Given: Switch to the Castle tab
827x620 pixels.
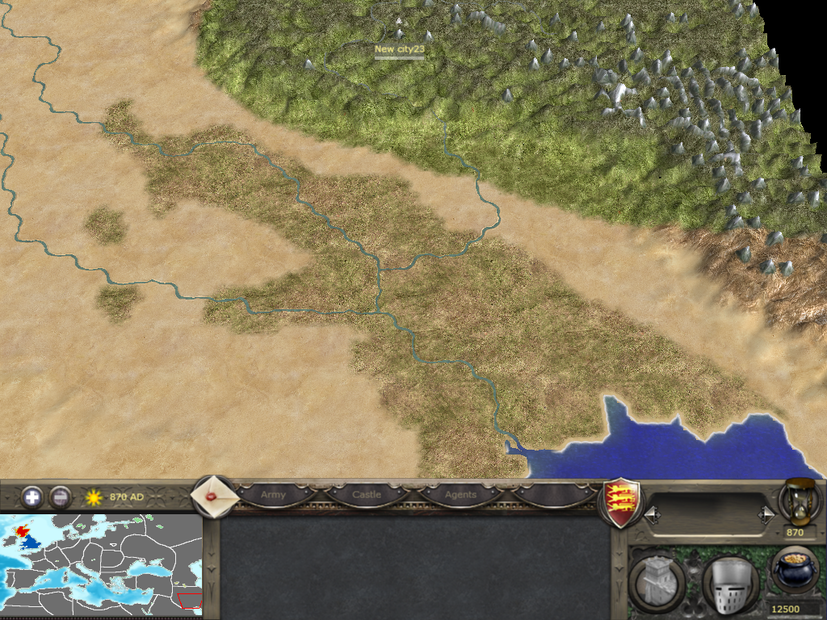Looking at the screenshot, I should [x=366, y=494].
